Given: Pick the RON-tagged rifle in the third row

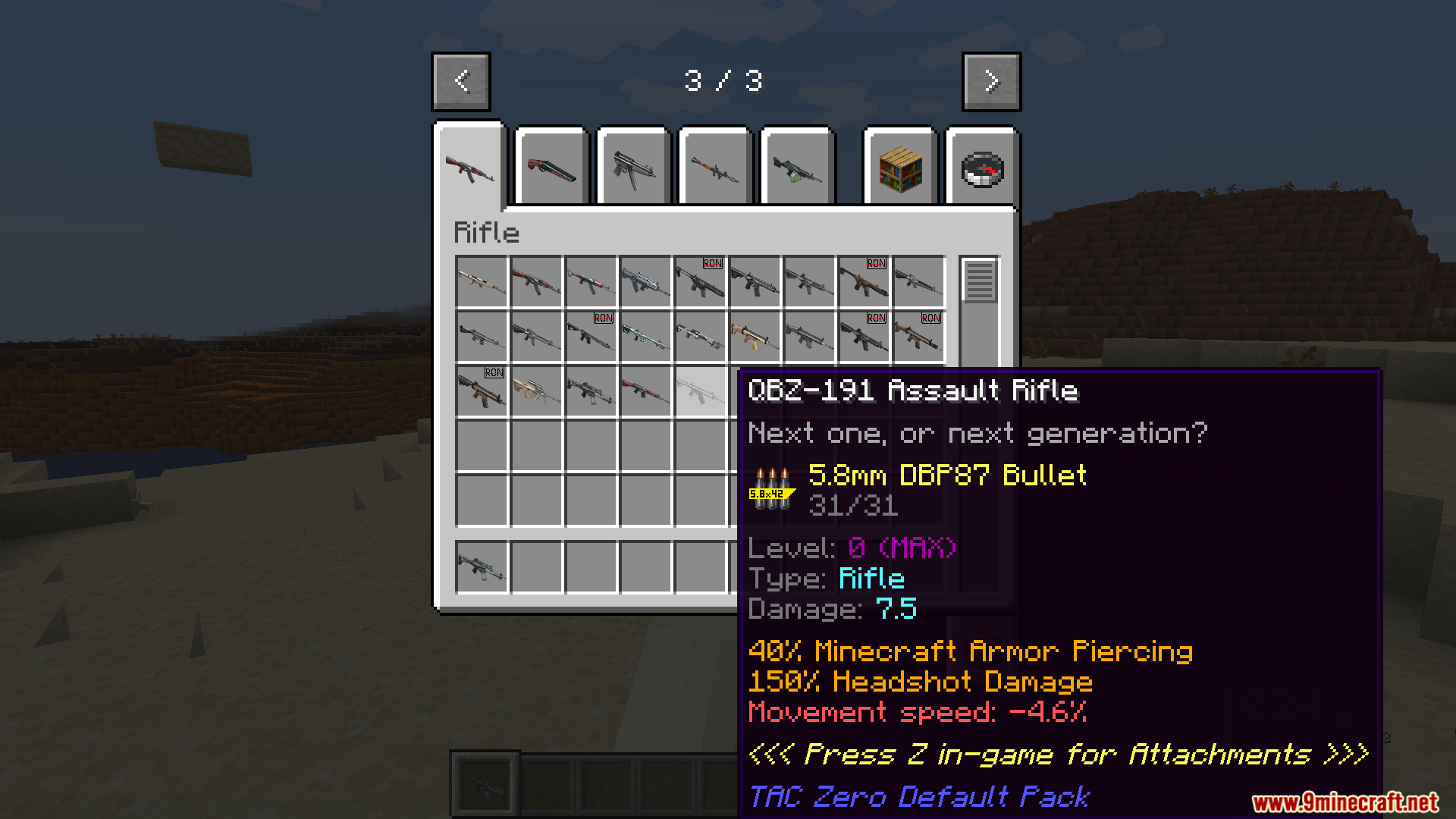Looking at the screenshot, I should tap(481, 391).
